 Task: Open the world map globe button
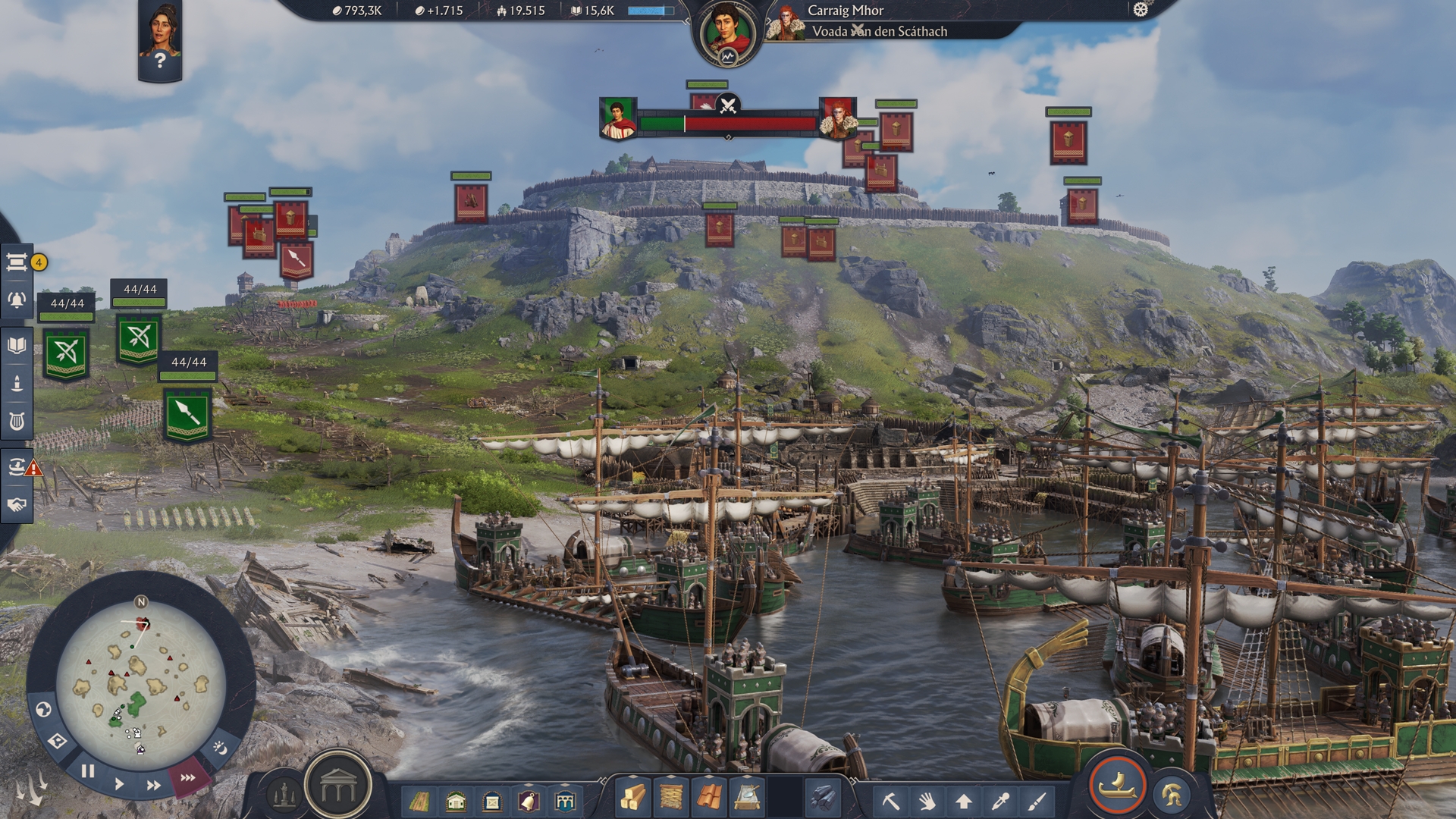point(43,710)
